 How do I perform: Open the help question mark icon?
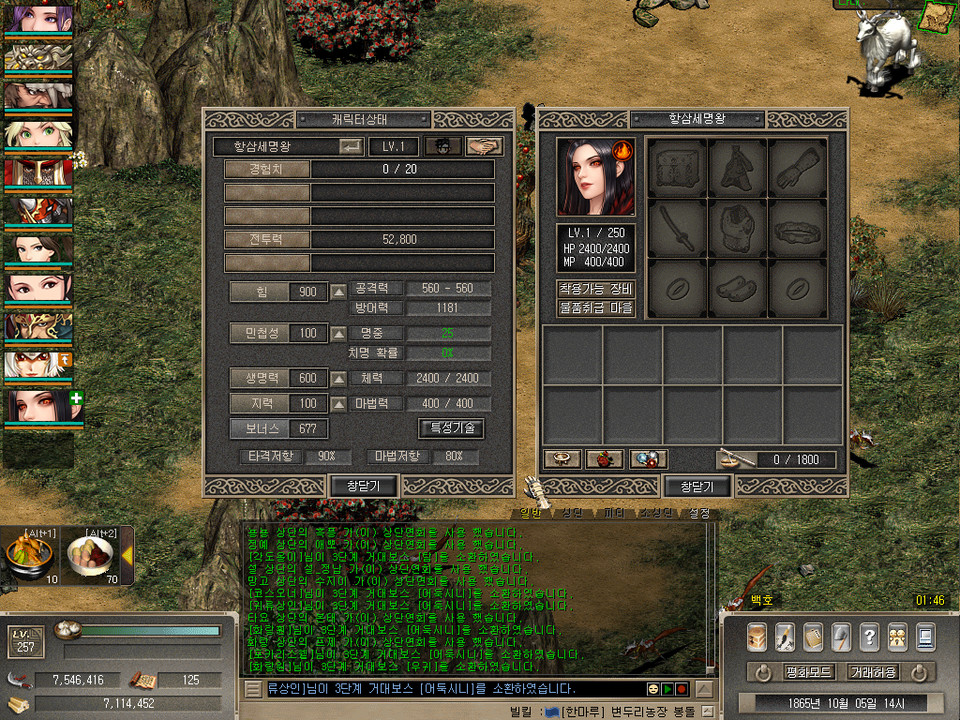(x=869, y=636)
